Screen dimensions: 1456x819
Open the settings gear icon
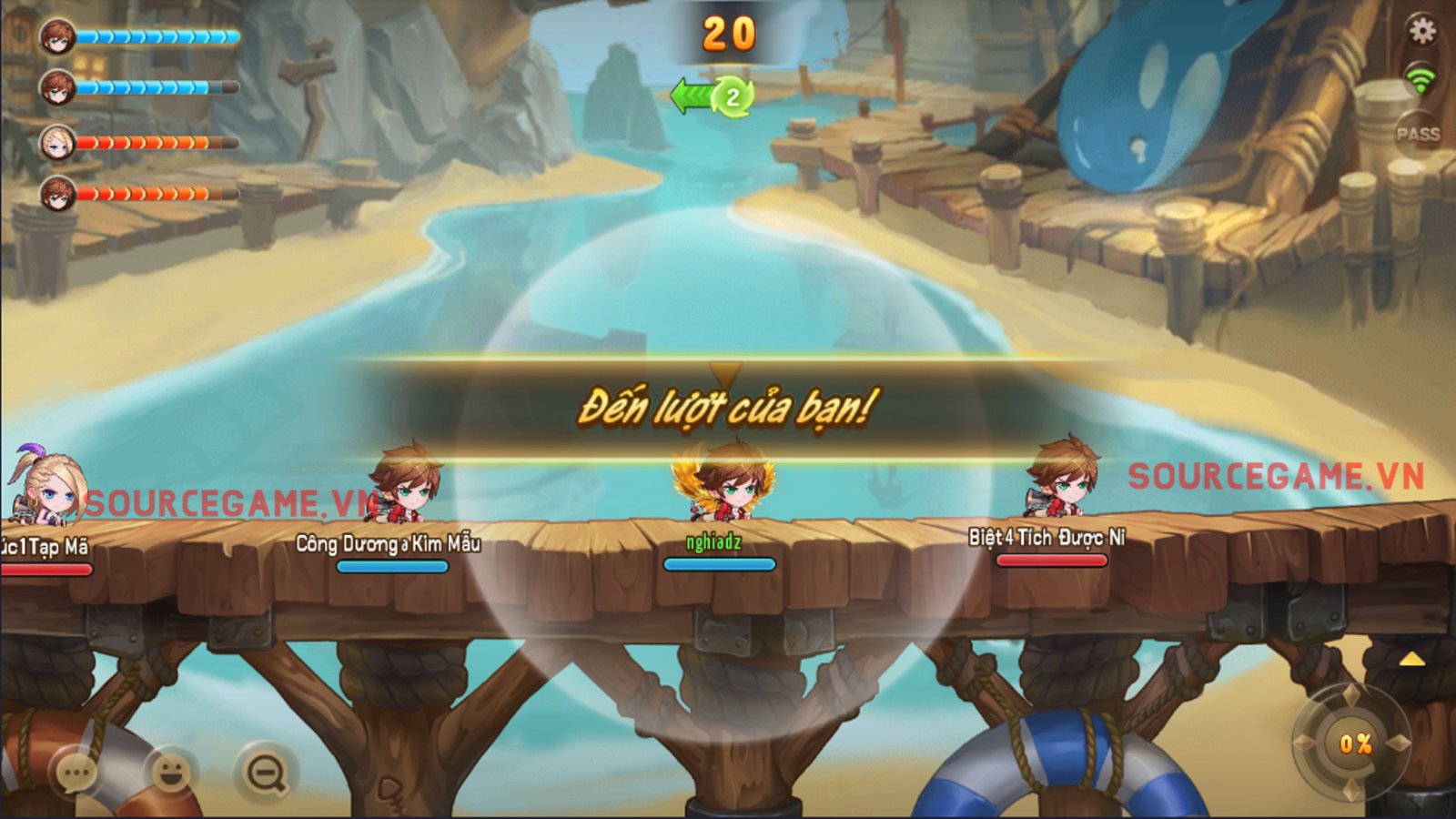pos(1421,29)
